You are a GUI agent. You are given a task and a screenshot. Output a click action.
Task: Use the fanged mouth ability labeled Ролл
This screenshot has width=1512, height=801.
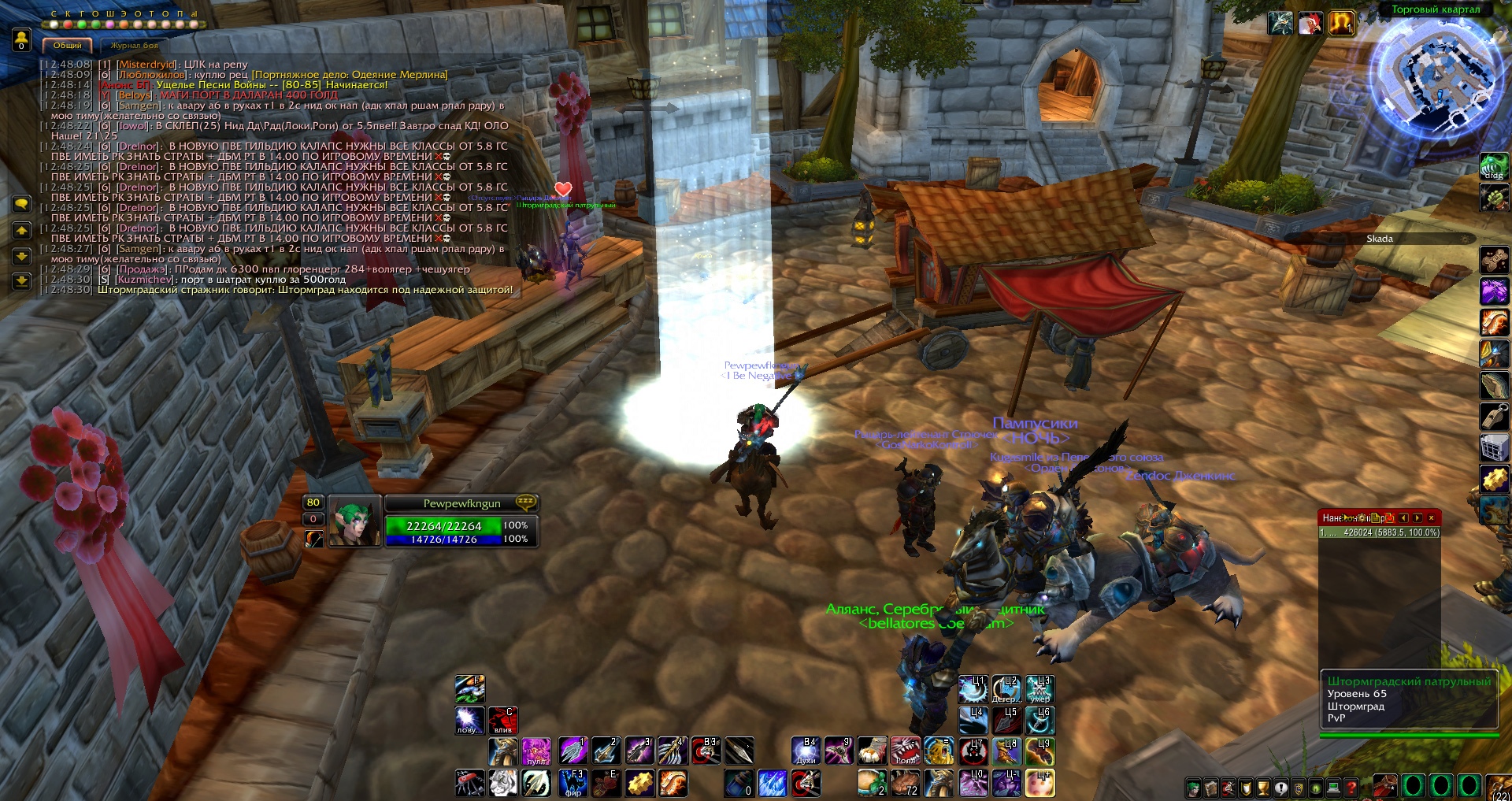tap(906, 751)
